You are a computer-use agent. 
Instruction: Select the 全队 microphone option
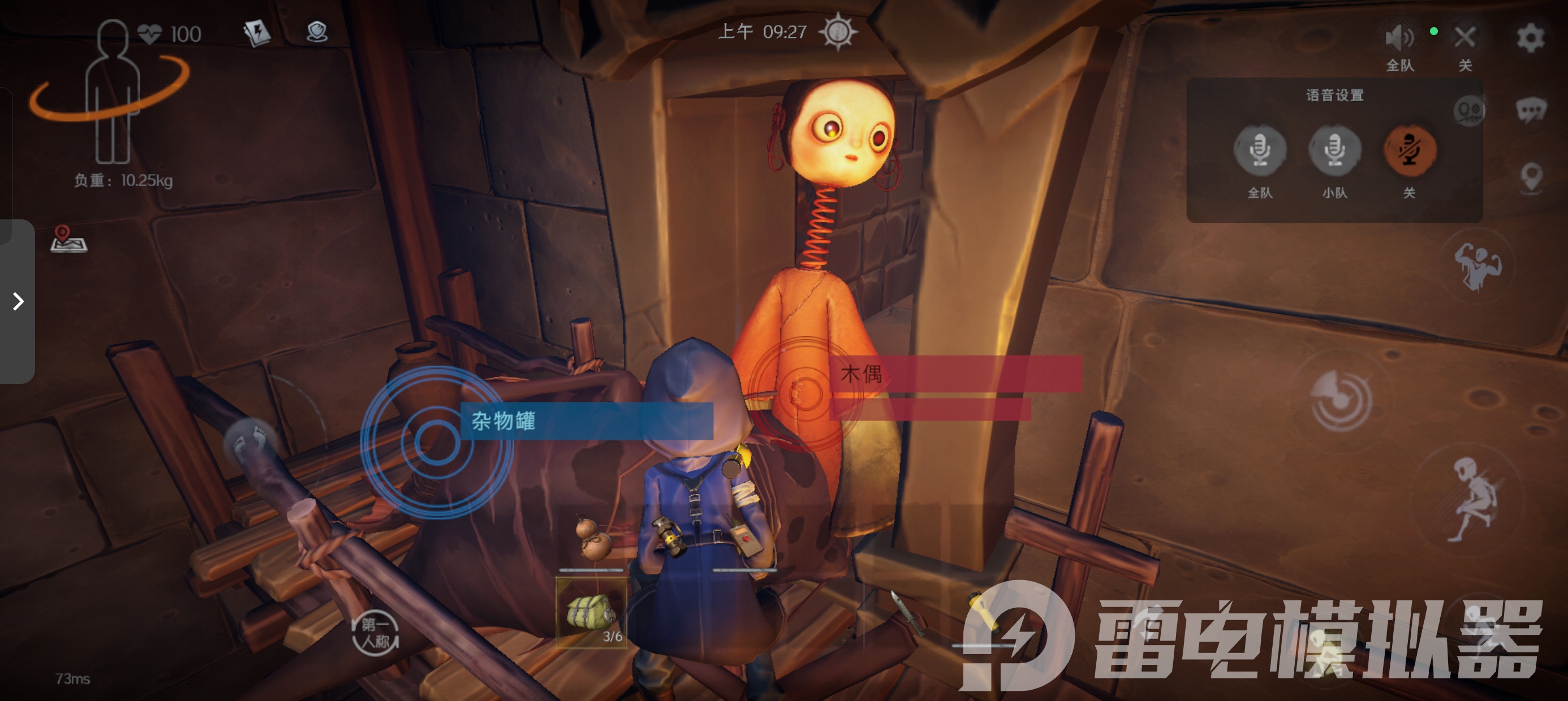pyautogui.click(x=1259, y=150)
